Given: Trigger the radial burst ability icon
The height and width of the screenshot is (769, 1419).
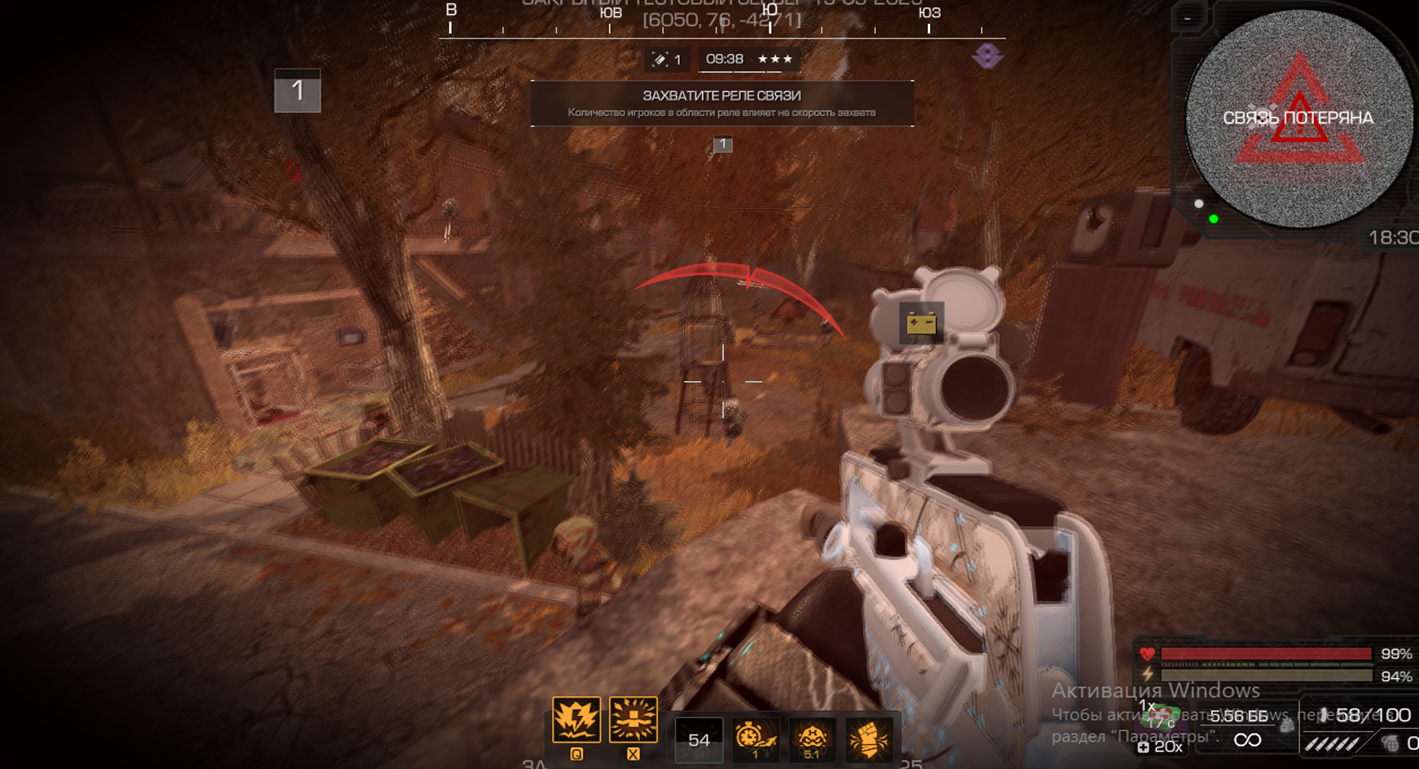Looking at the screenshot, I should 633,720.
